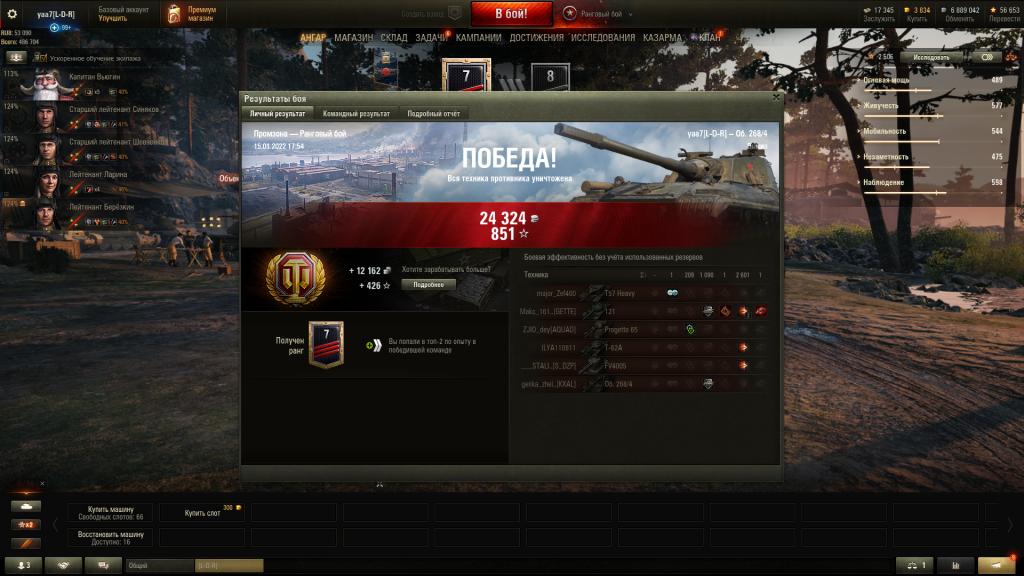This screenshot has height=576, width=1024.
Task: Switch to the Командный результат tab
Action: (356, 114)
